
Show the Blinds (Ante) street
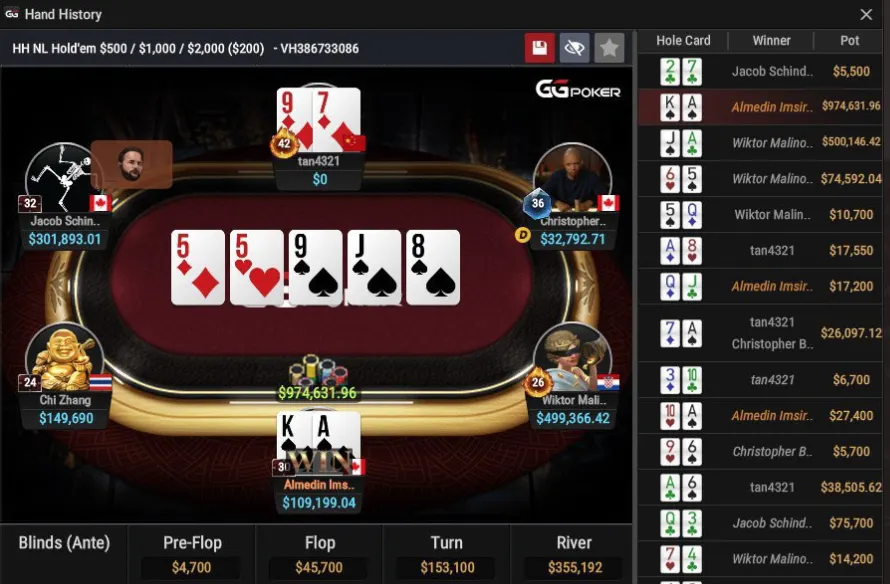[x=64, y=554]
